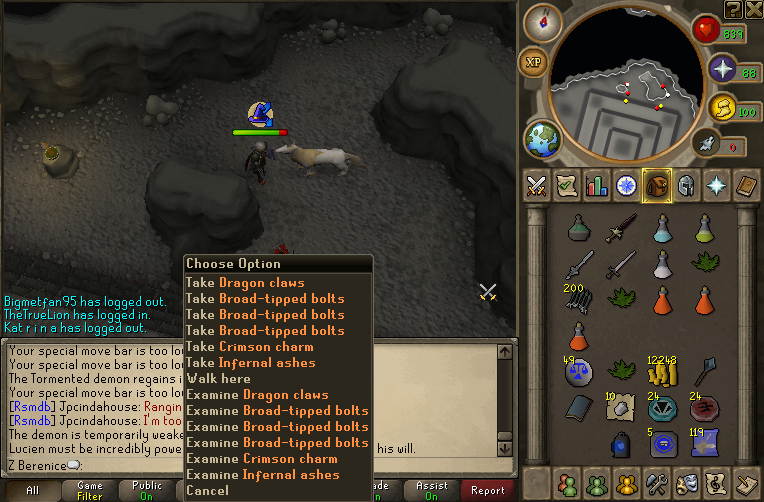Click the Report button

click(488, 491)
